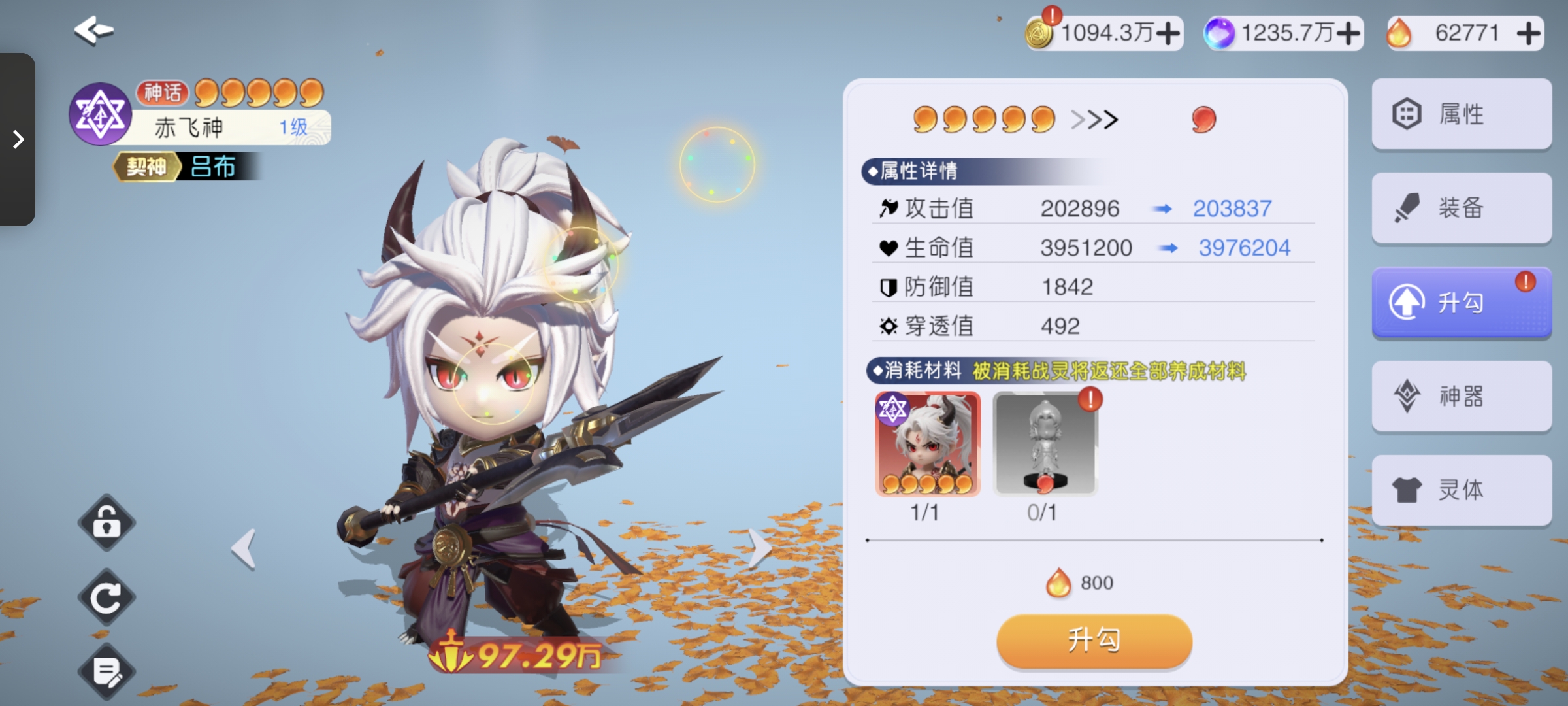Toggle the 升勾 upgrade tab with alert badge
The image size is (1568, 706).
point(1462,302)
